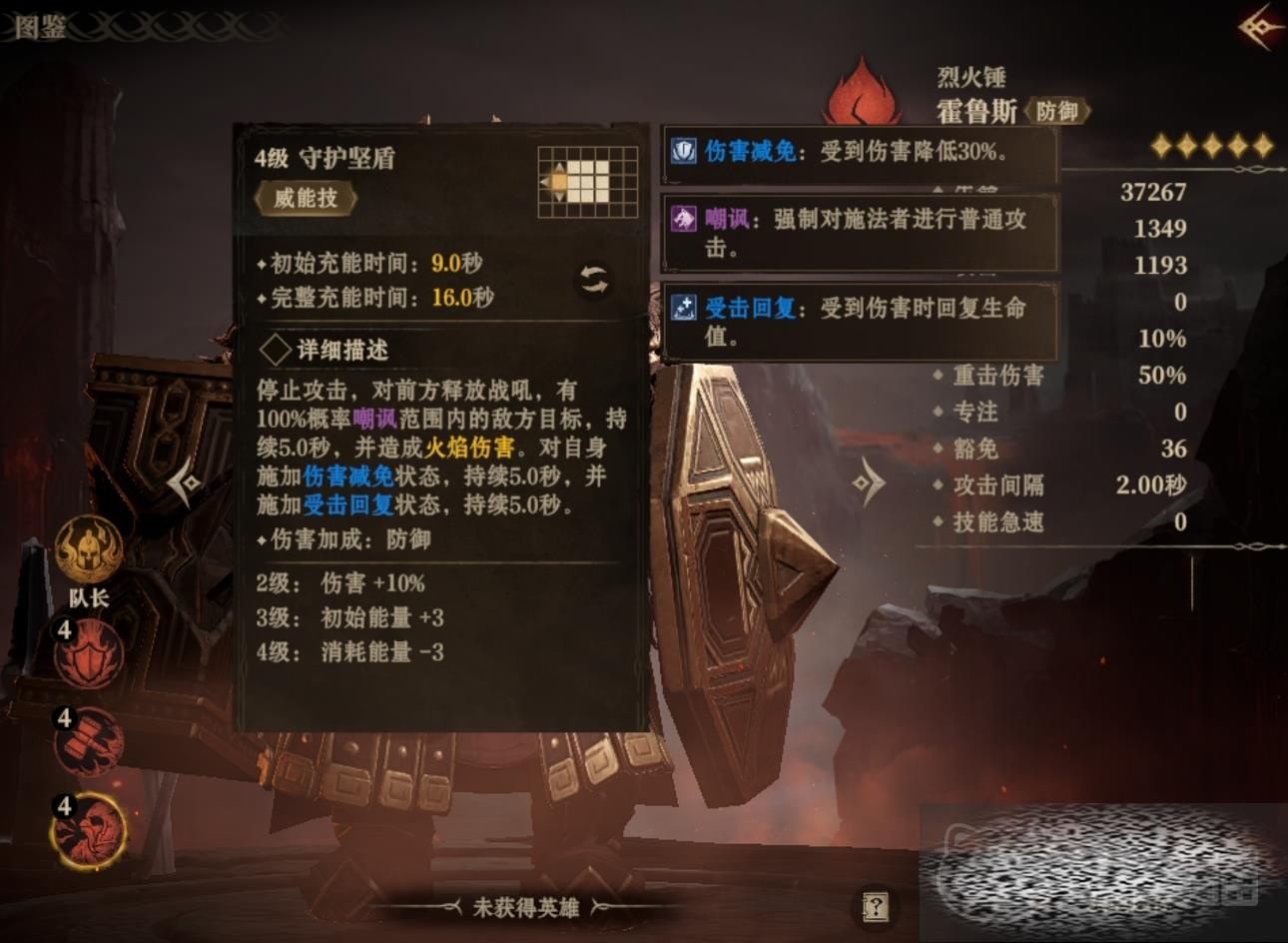Viewport: 1288px width, 943px height.
Task: Toggle the skill description swap arrows
Action: (594, 281)
